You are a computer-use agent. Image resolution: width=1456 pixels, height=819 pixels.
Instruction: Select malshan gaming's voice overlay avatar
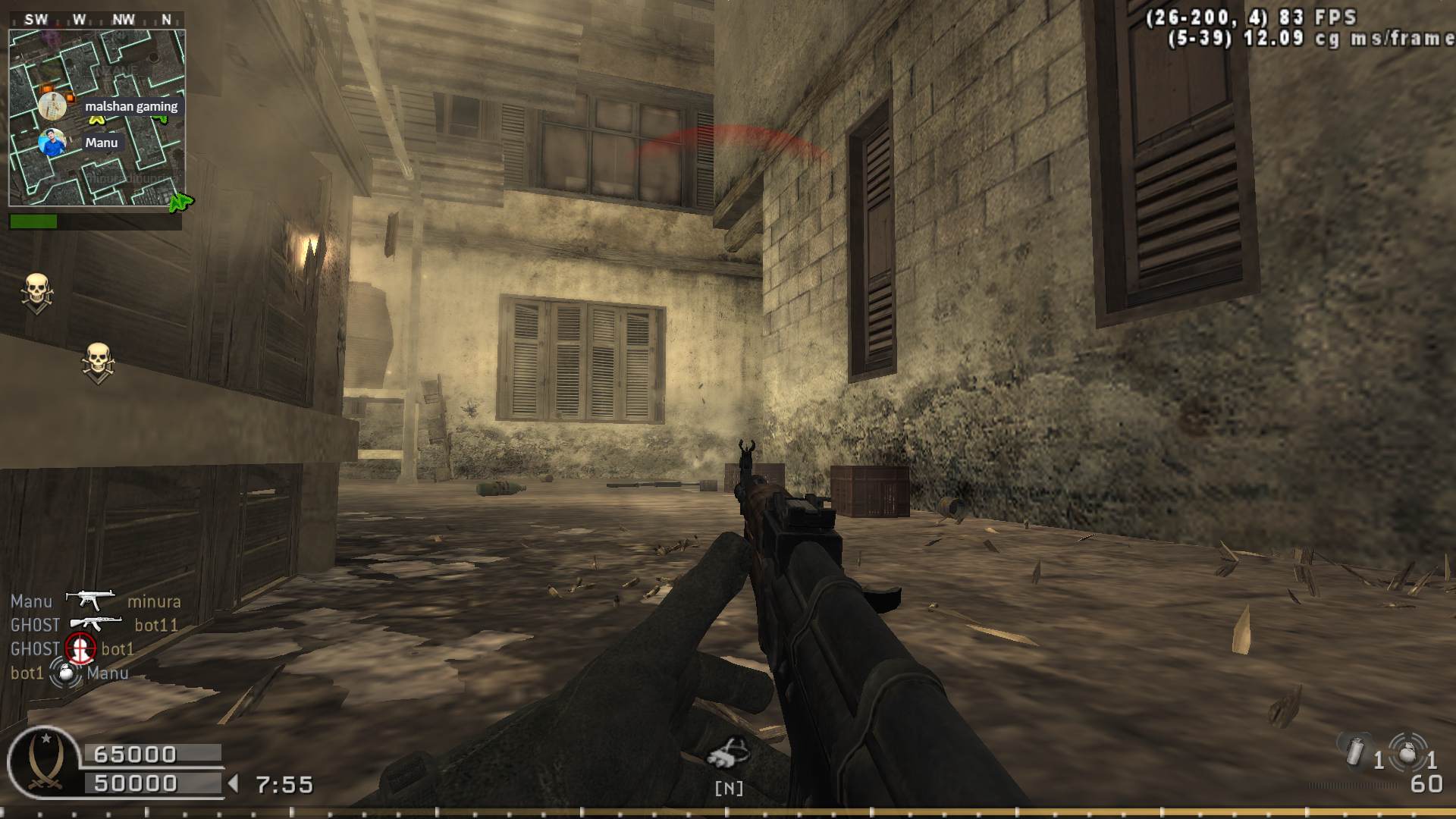(52, 105)
